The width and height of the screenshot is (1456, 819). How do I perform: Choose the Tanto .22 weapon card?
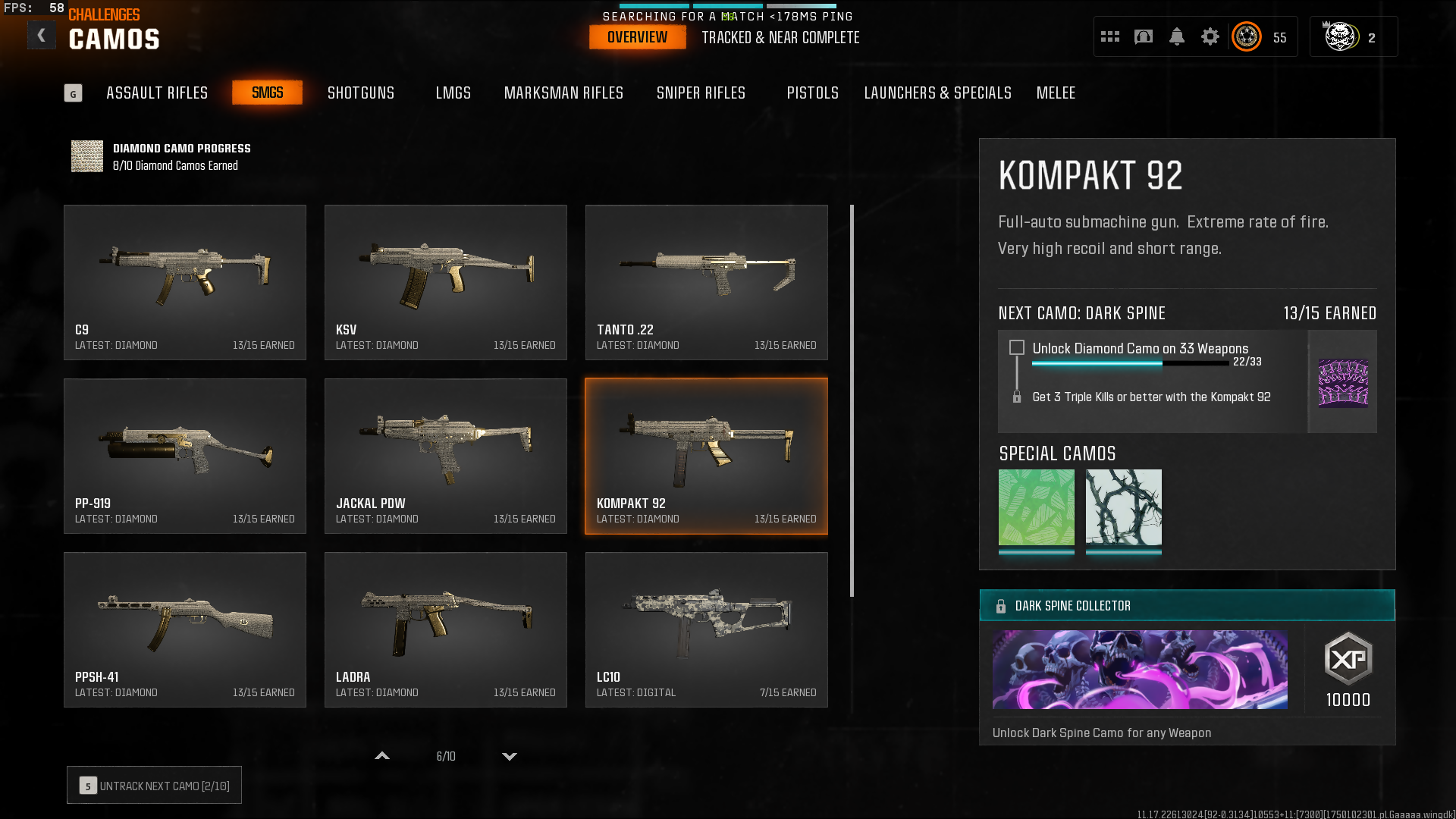pyautogui.click(x=706, y=282)
